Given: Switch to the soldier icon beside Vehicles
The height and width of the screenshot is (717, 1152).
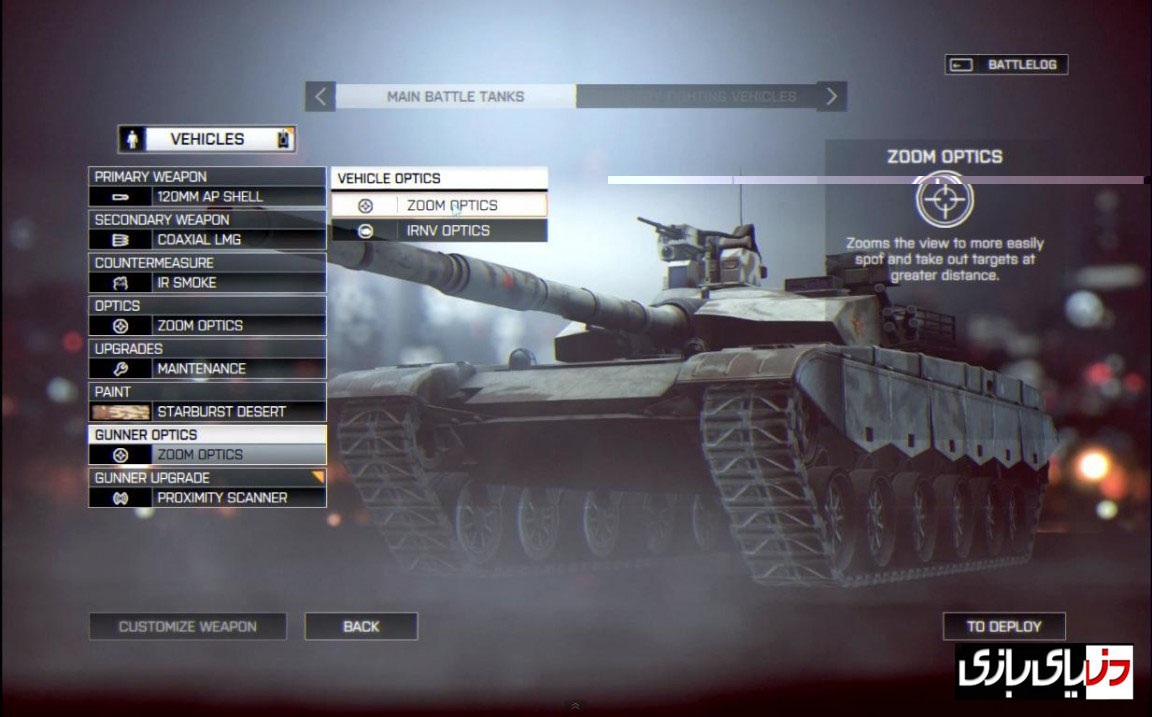Looking at the screenshot, I should 133,139.
